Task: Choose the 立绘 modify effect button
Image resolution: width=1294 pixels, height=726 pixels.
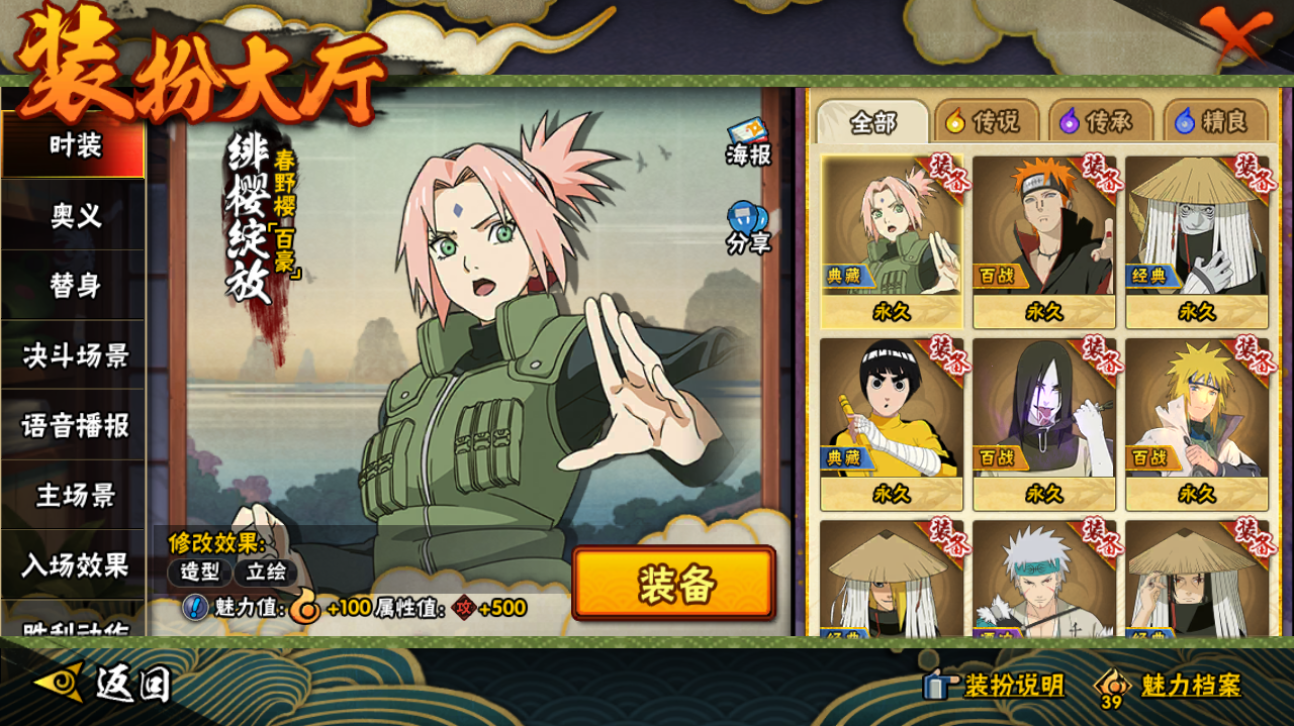Action: (266, 572)
